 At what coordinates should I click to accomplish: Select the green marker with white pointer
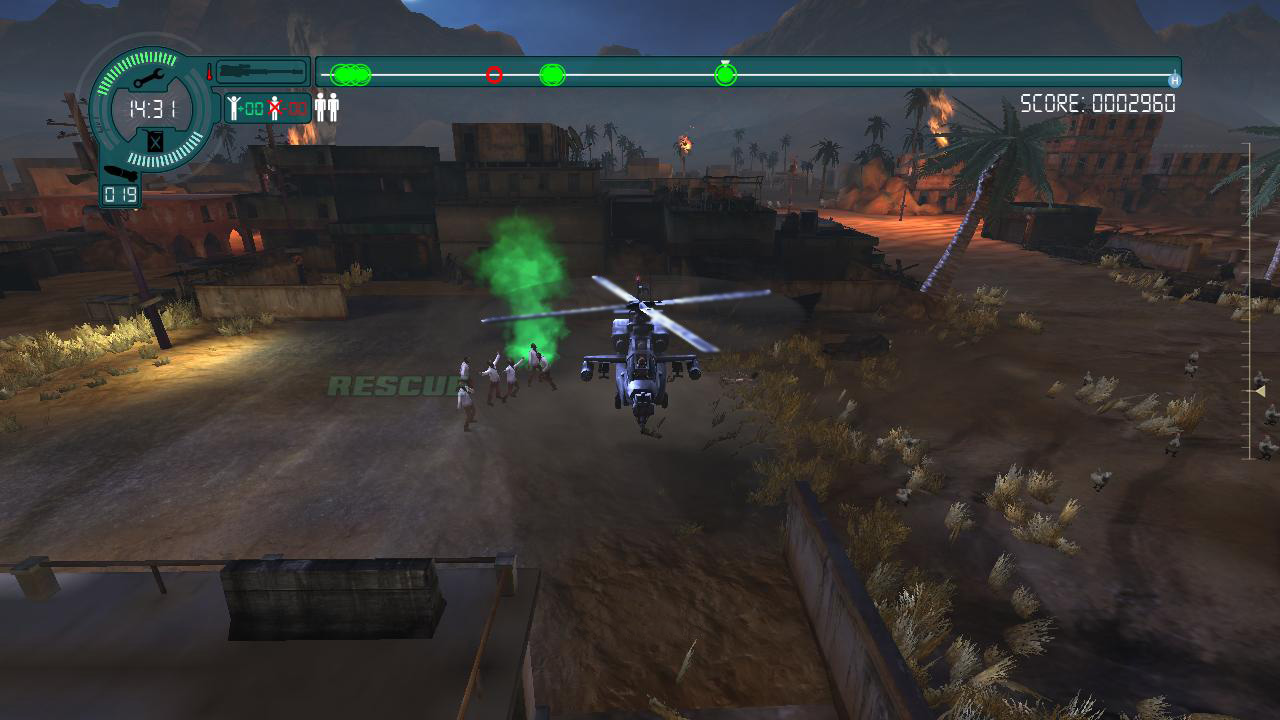pos(726,74)
